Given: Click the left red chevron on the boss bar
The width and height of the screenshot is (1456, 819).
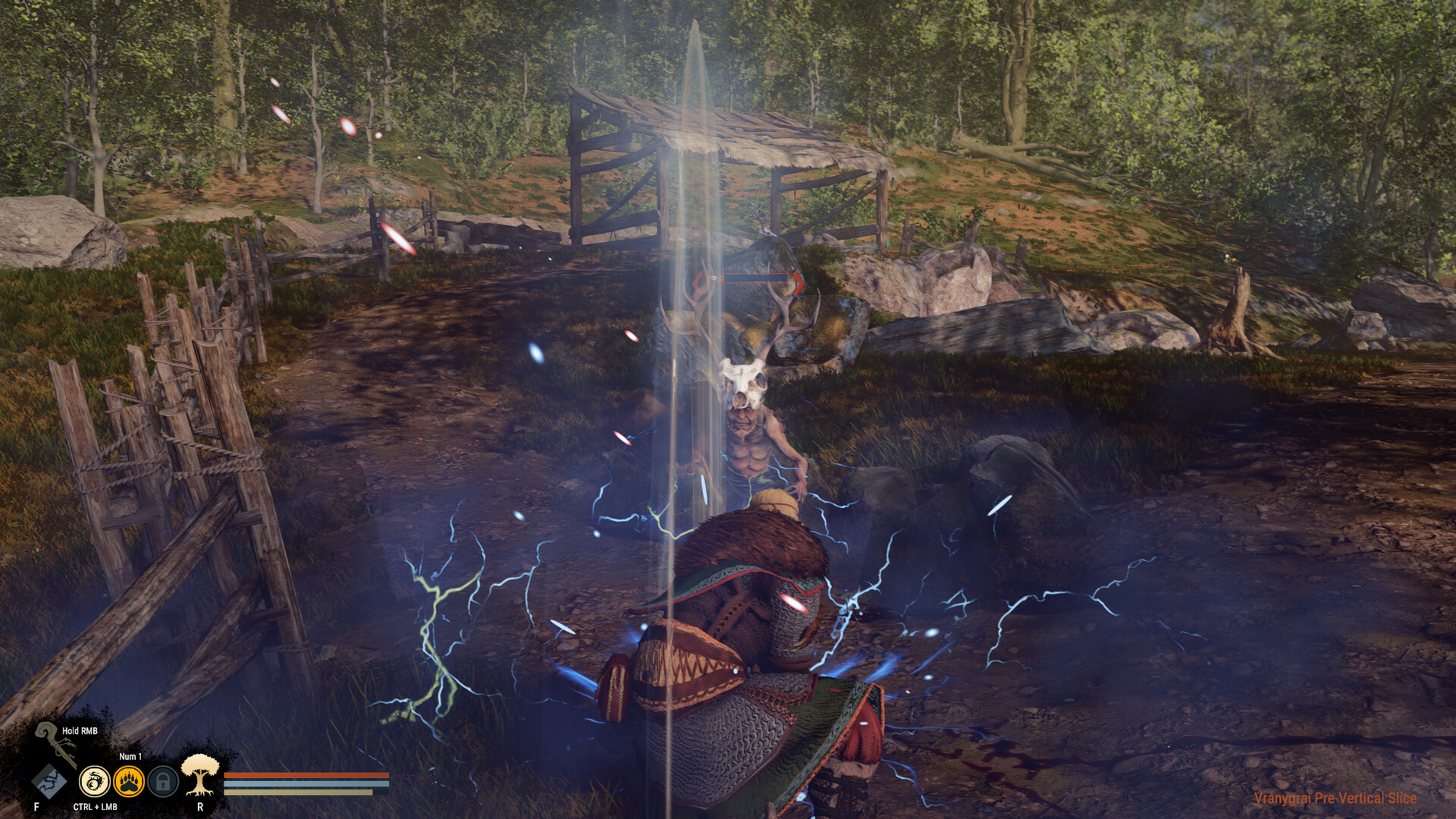Looking at the screenshot, I should click(x=698, y=281).
